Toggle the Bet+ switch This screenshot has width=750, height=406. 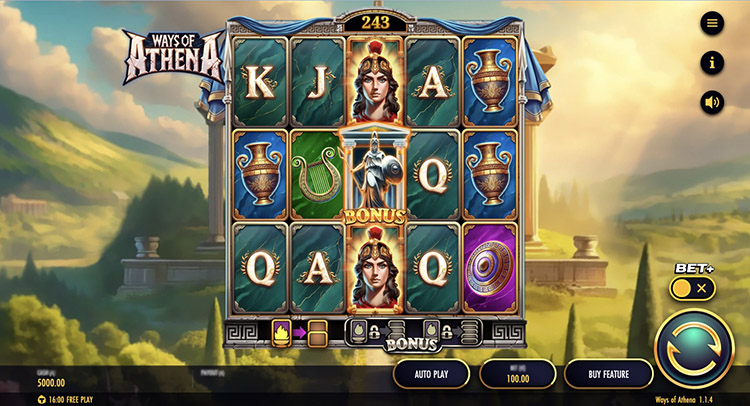[693, 288]
